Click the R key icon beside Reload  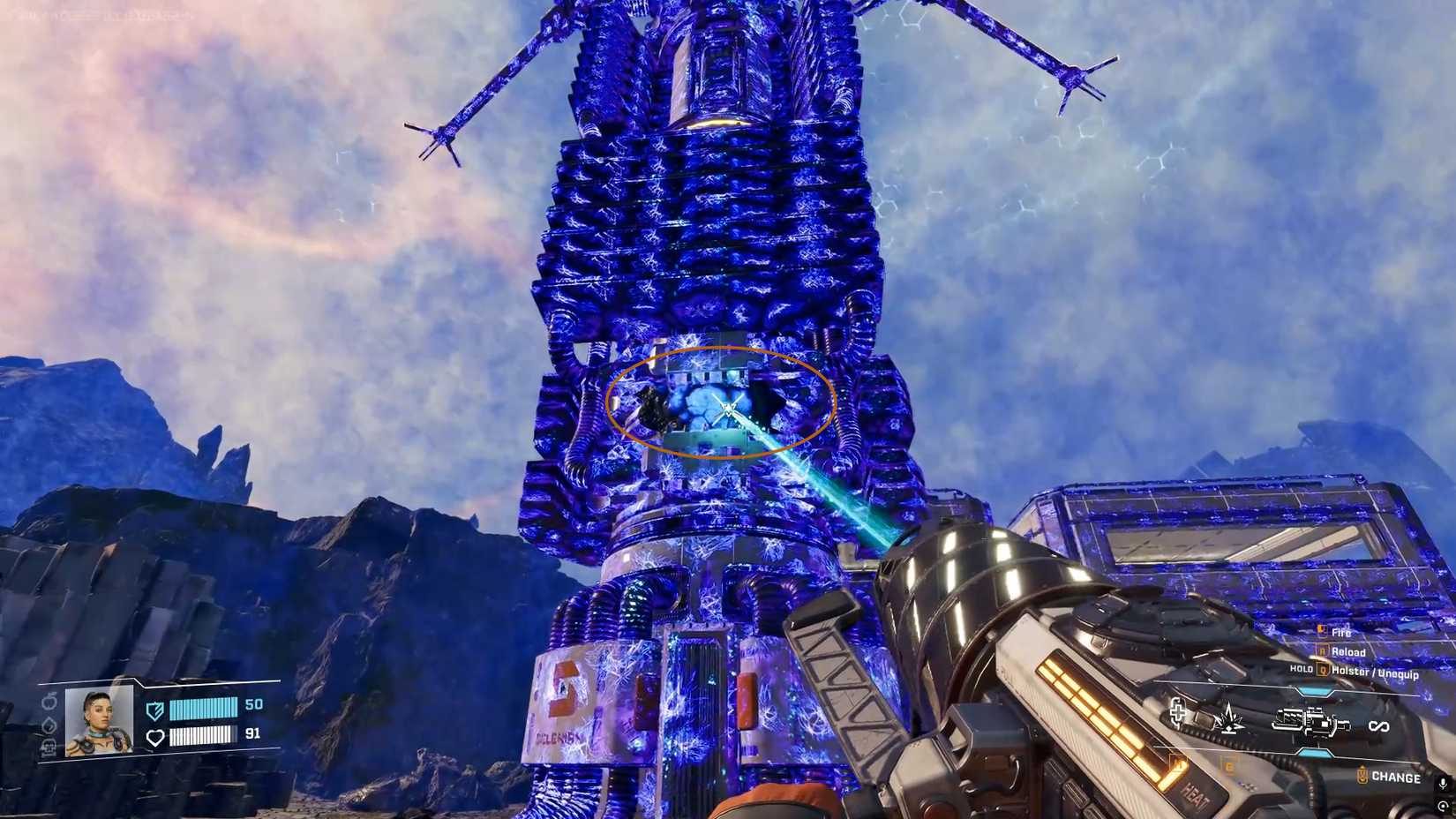tap(1323, 651)
